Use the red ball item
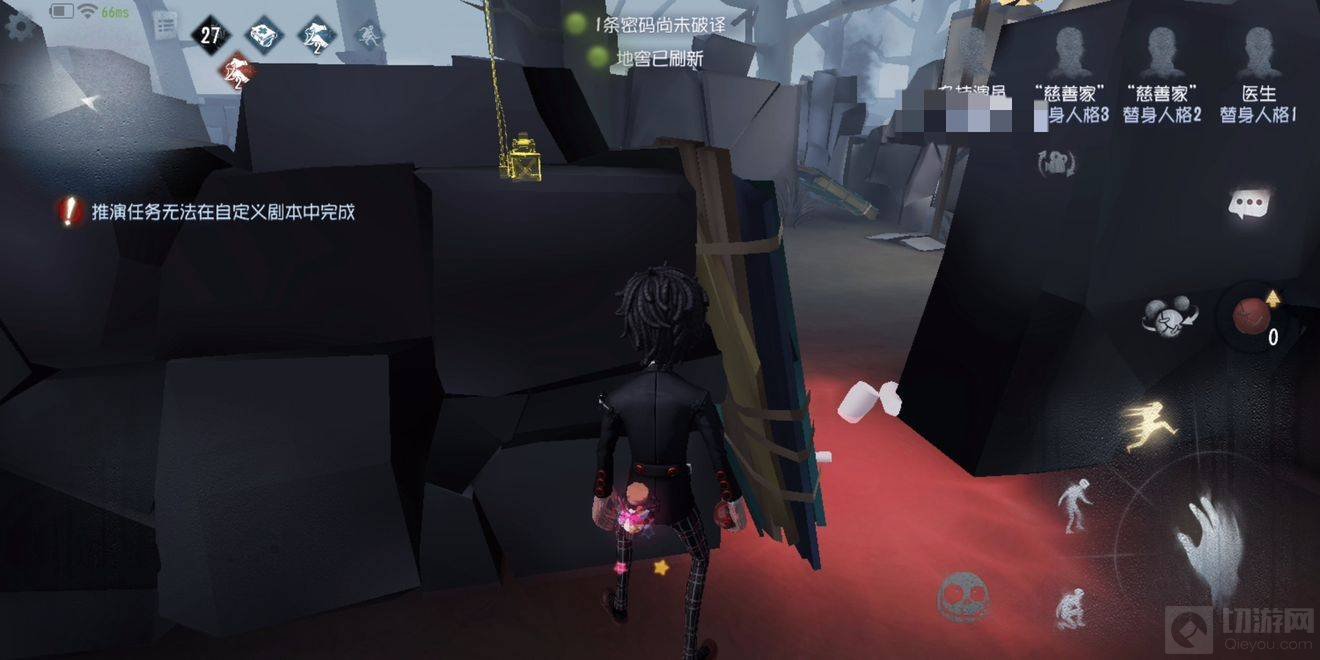Image resolution: width=1320 pixels, height=660 pixels. [1252, 316]
